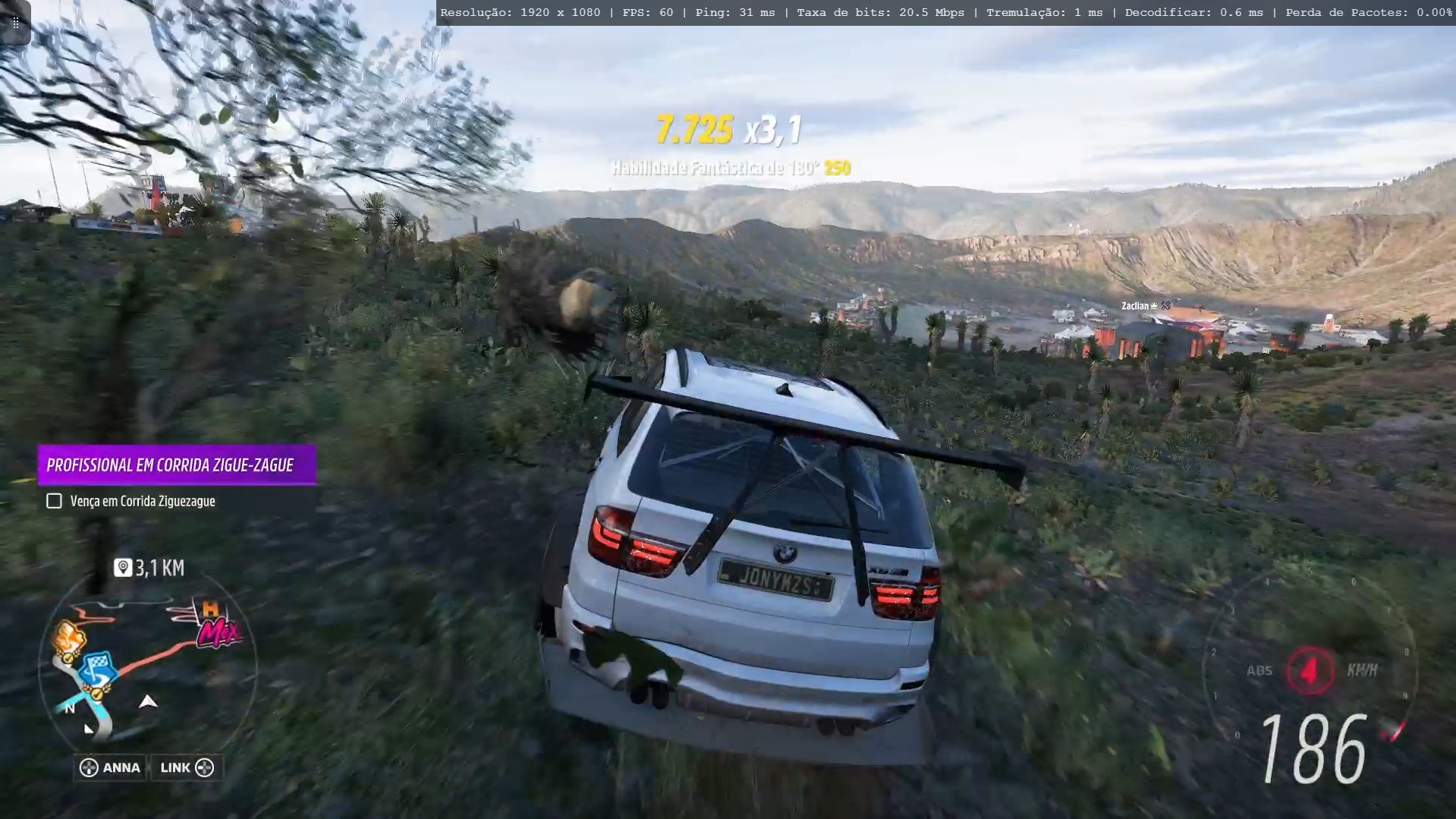Open the Profissional em Corrida Zigue-Zague objective
1456x819 pixels.
coord(177,465)
